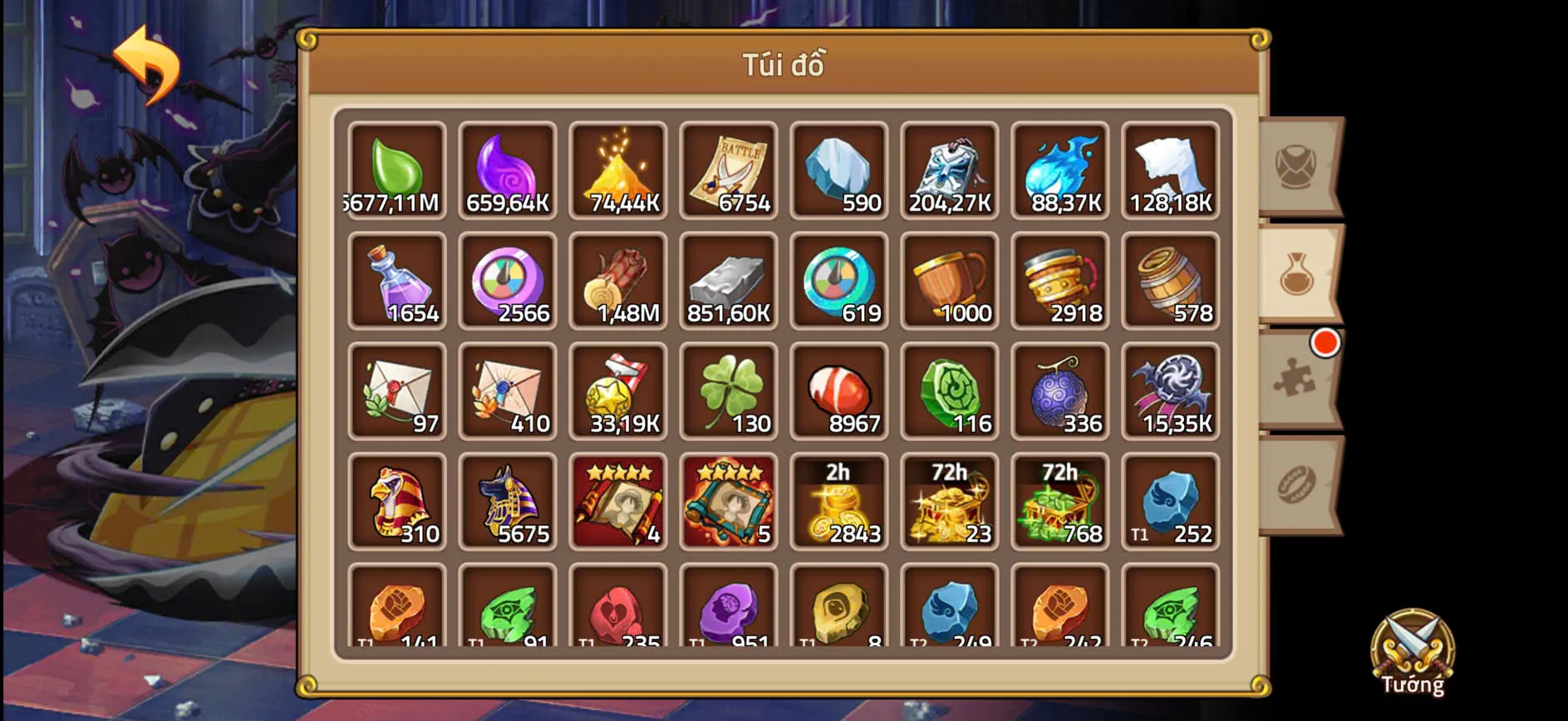Select the red striped egg item
The width and height of the screenshot is (1568, 721).
point(839,390)
